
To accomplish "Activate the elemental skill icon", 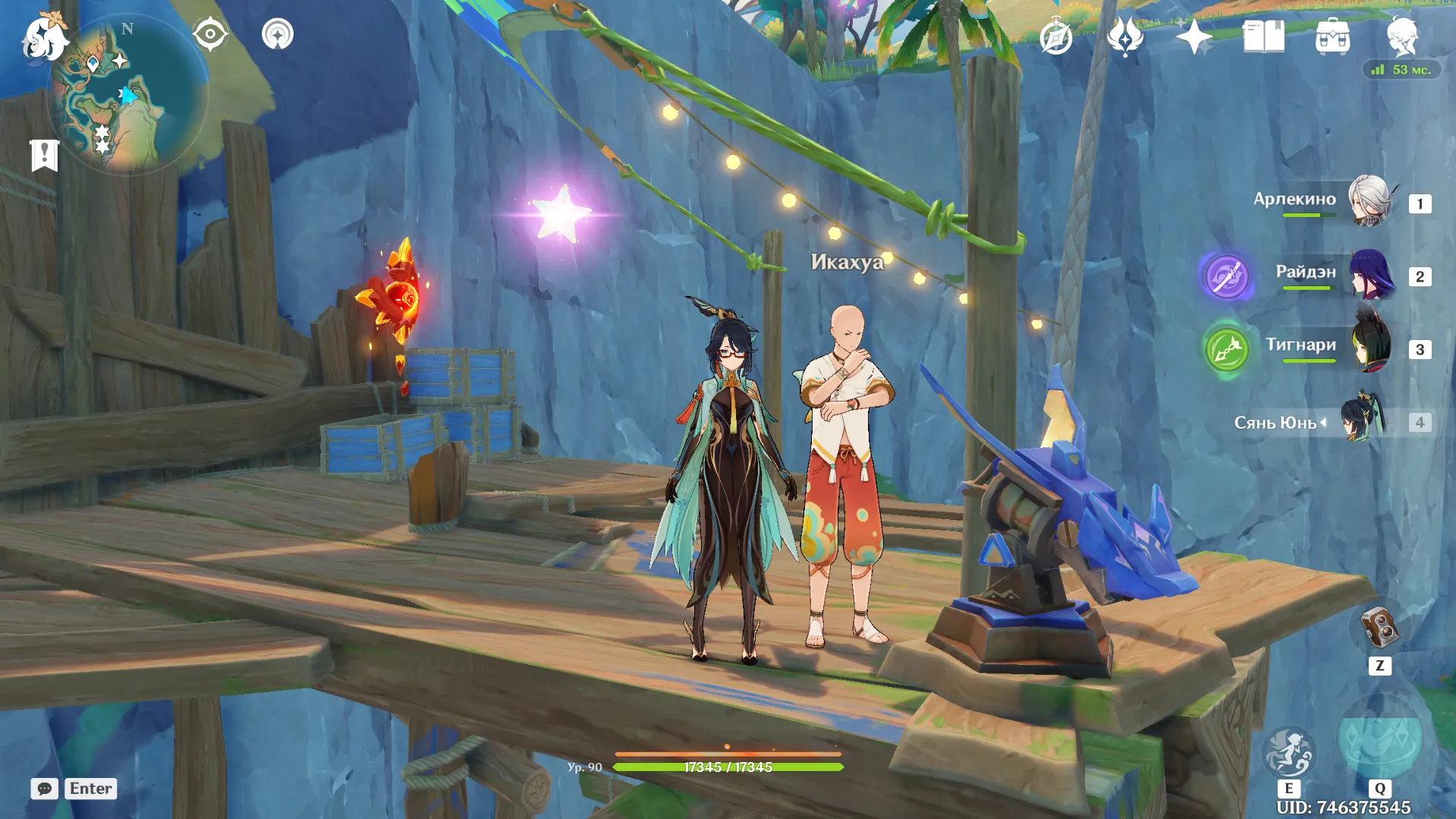I will click(x=1288, y=753).
